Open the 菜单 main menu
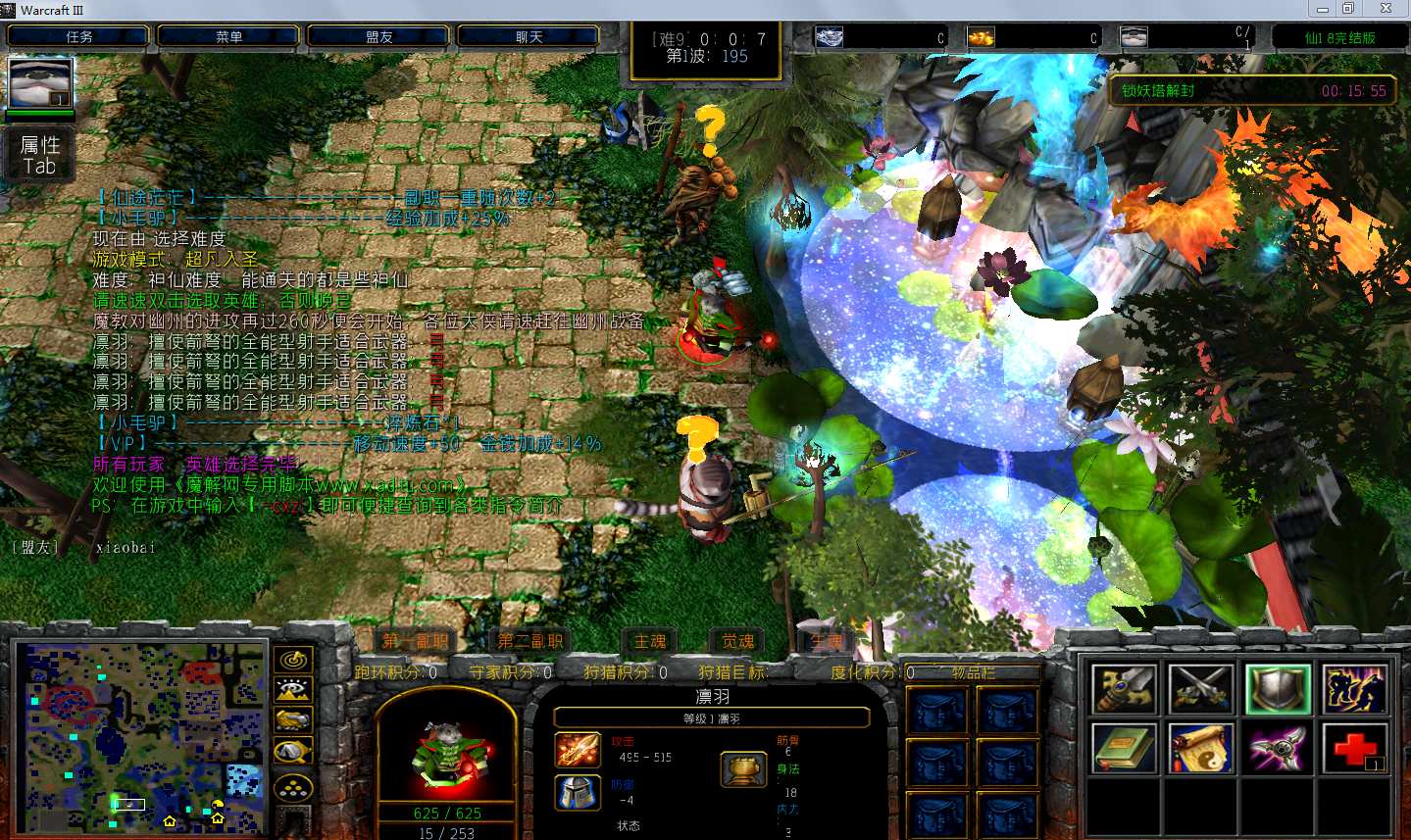 [x=228, y=37]
